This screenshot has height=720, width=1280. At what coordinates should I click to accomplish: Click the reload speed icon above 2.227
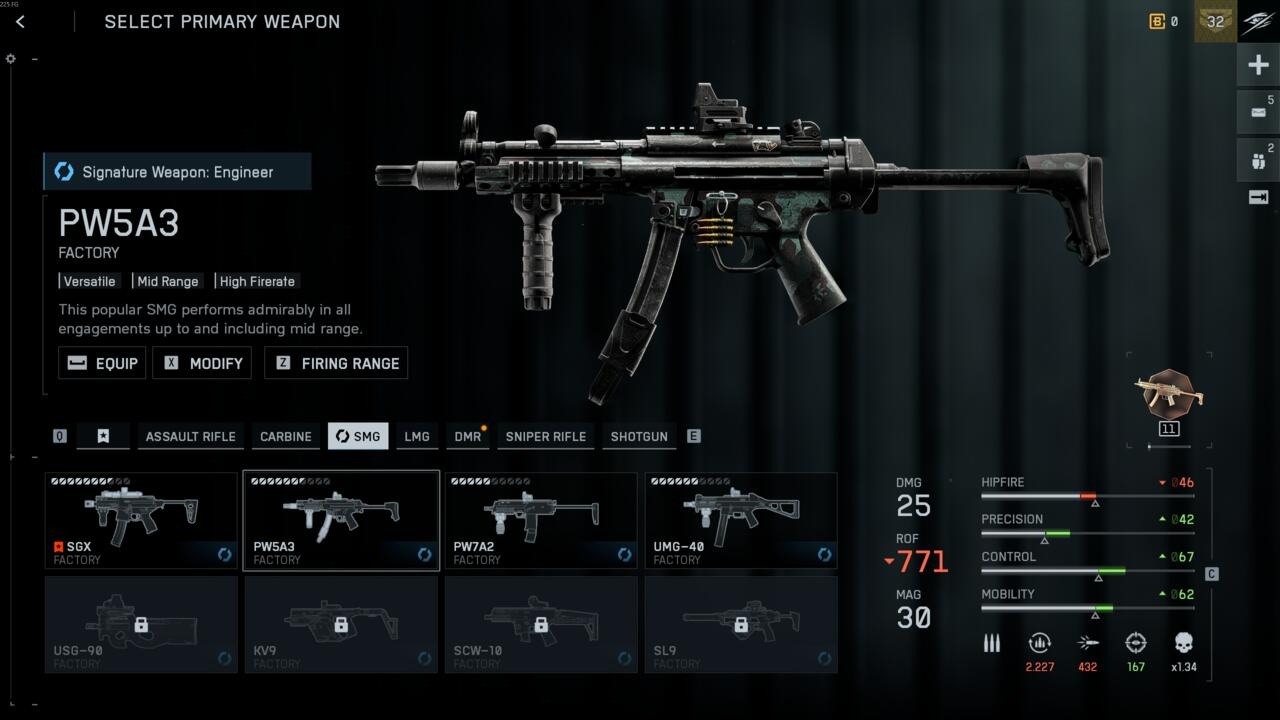1039,643
